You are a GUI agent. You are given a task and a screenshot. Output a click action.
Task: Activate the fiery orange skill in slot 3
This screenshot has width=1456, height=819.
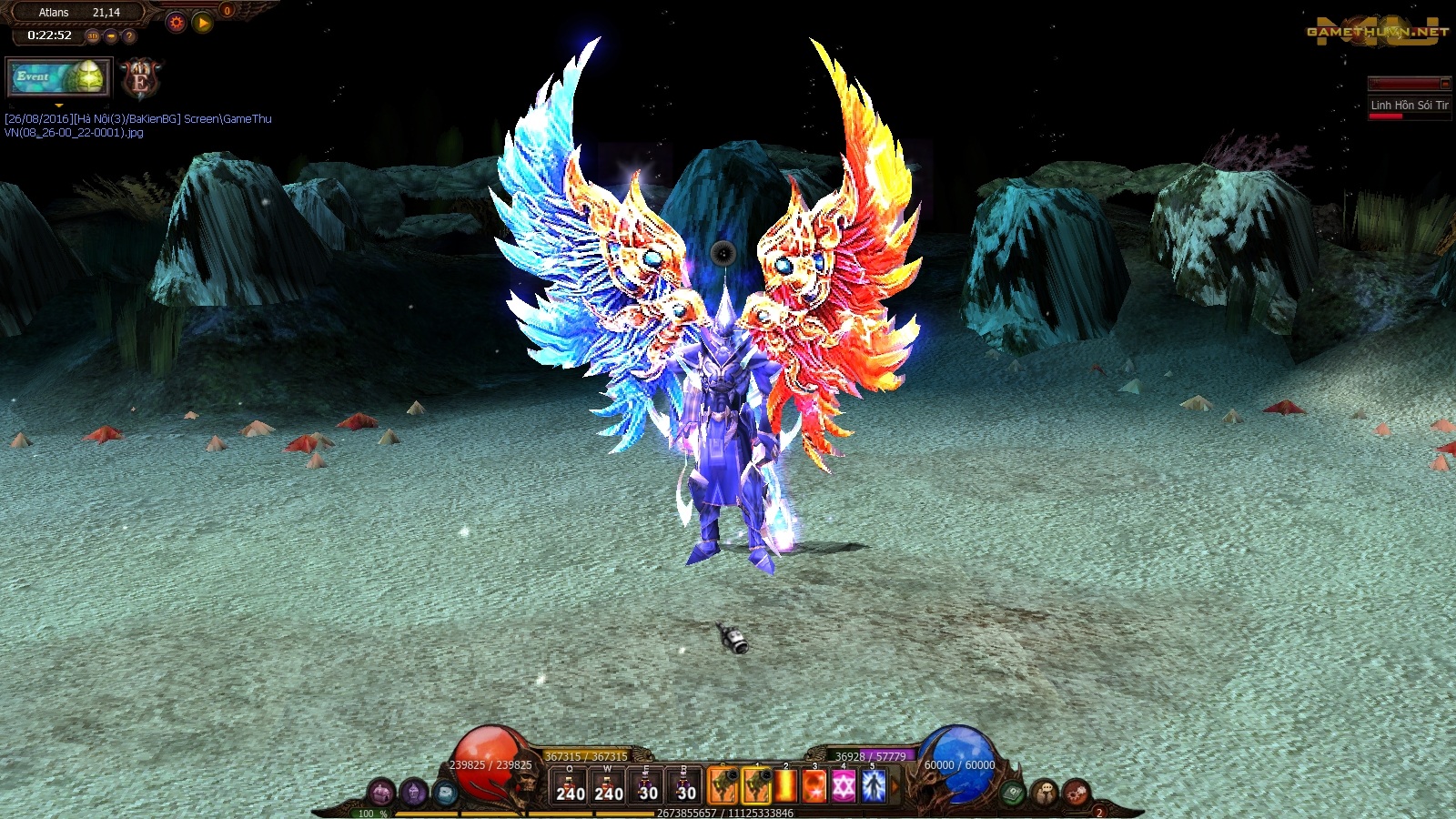(814, 786)
